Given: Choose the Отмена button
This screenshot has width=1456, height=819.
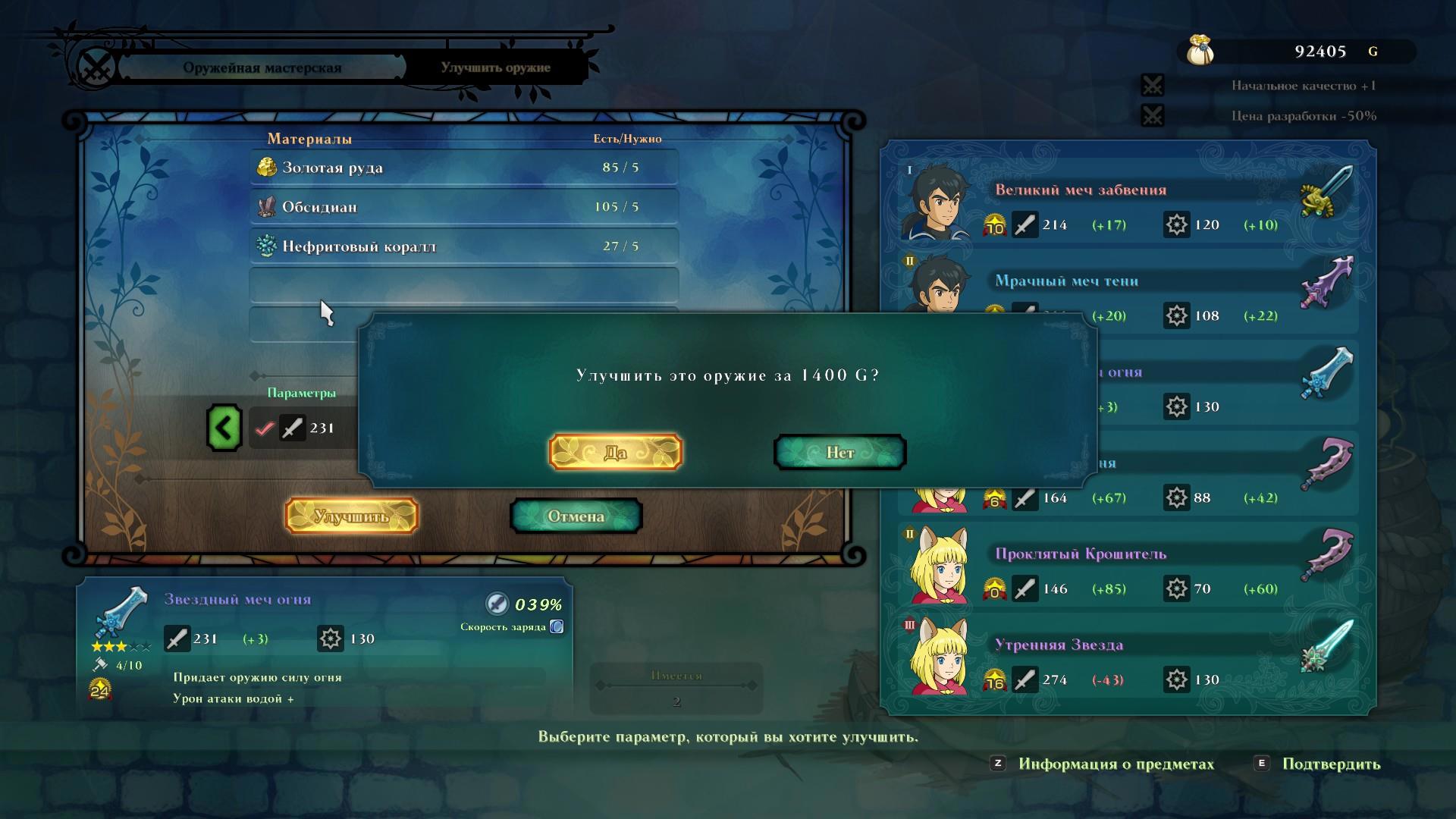Looking at the screenshot, I should [x=576, y=516].
